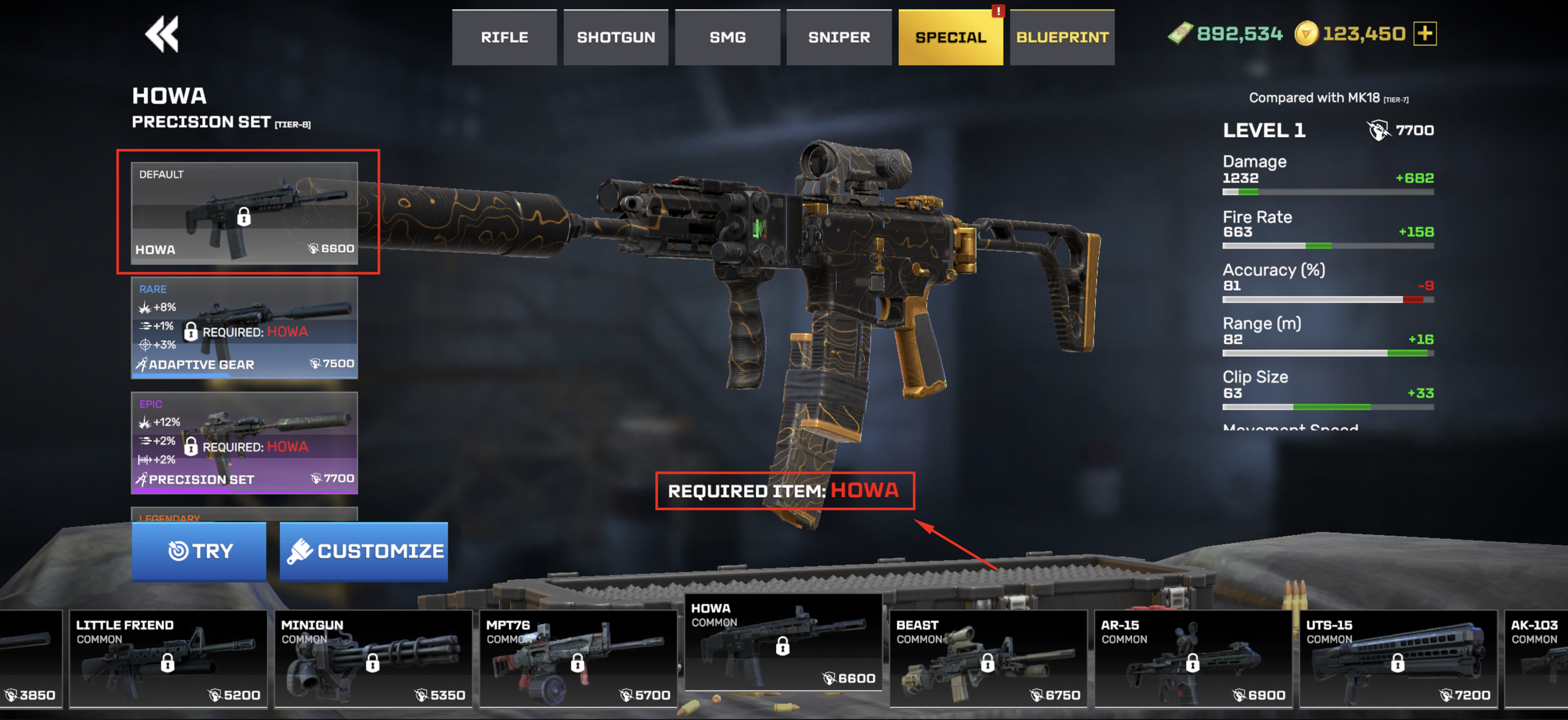Select the MPT76 weapon tile
Screen dimensions: 1568x720
point(578,659)
